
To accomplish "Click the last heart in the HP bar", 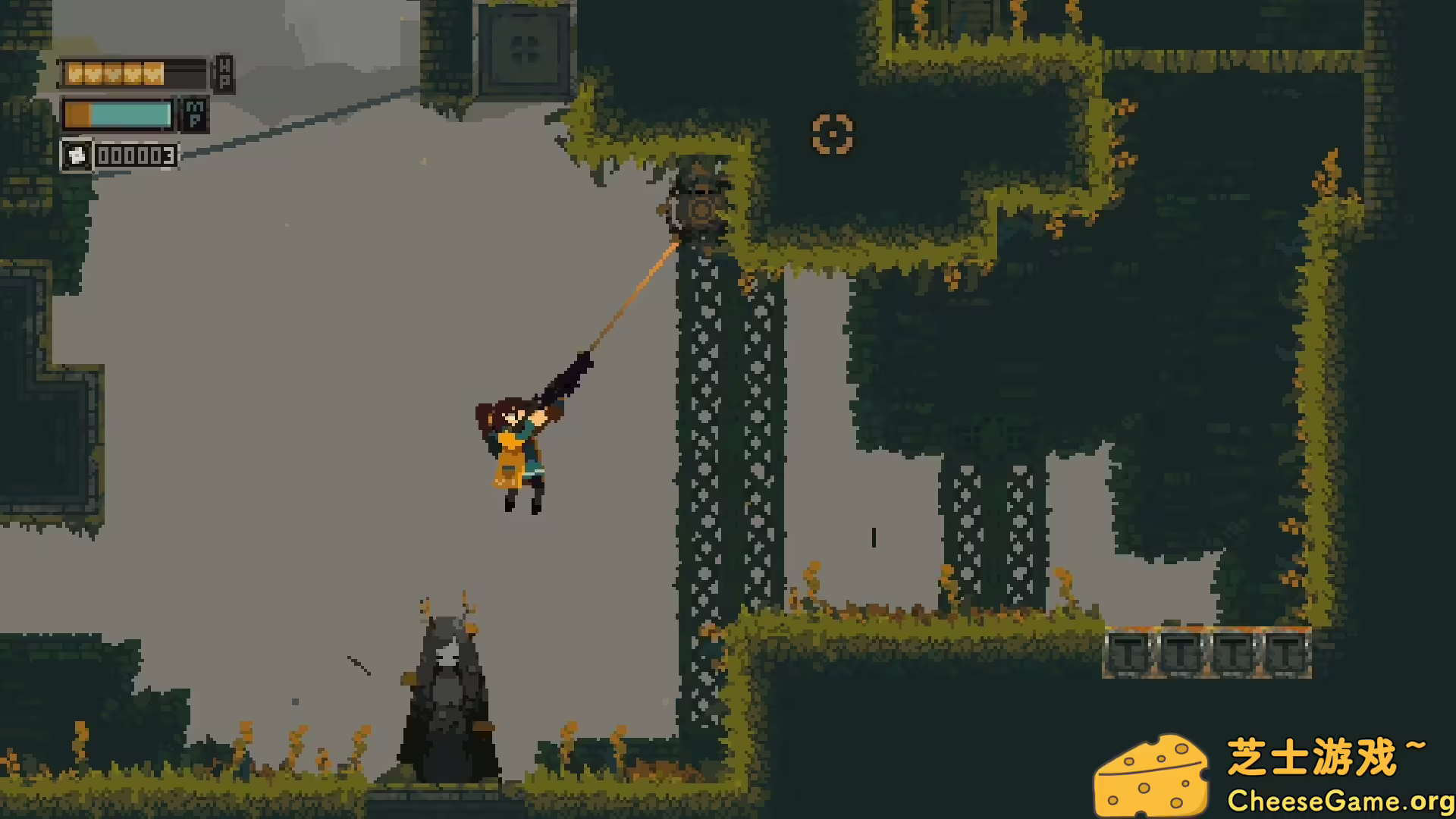I will tap(154, 74).
